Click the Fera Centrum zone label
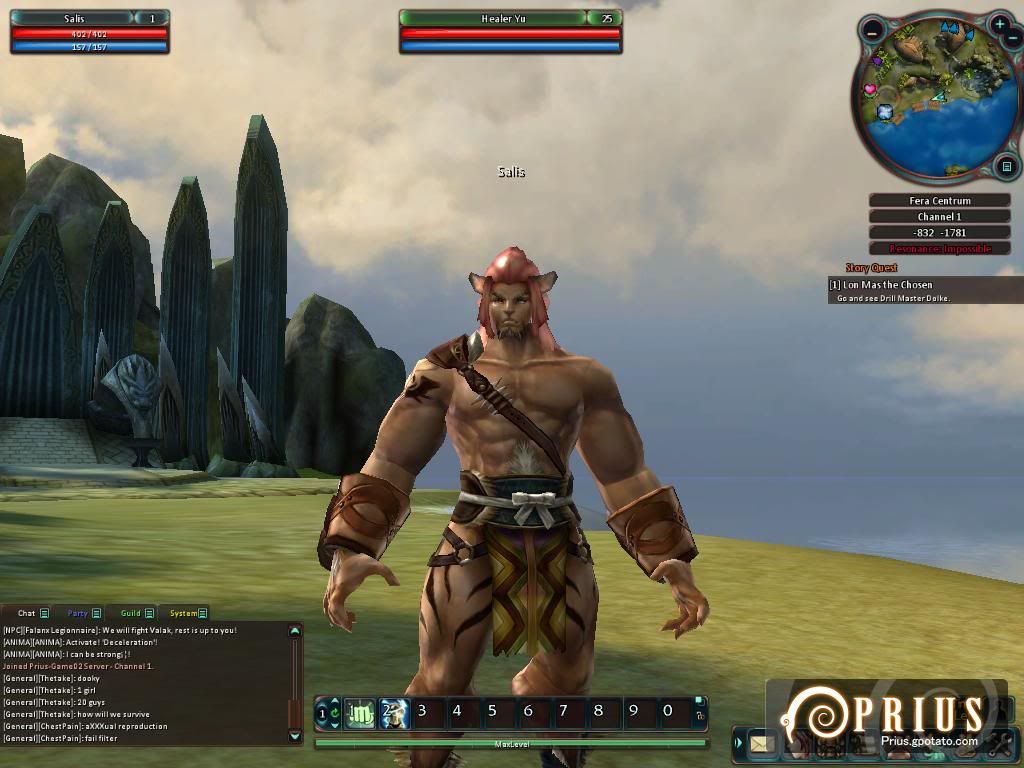Viewport: 1024px width, 768px height. [939, 201]
